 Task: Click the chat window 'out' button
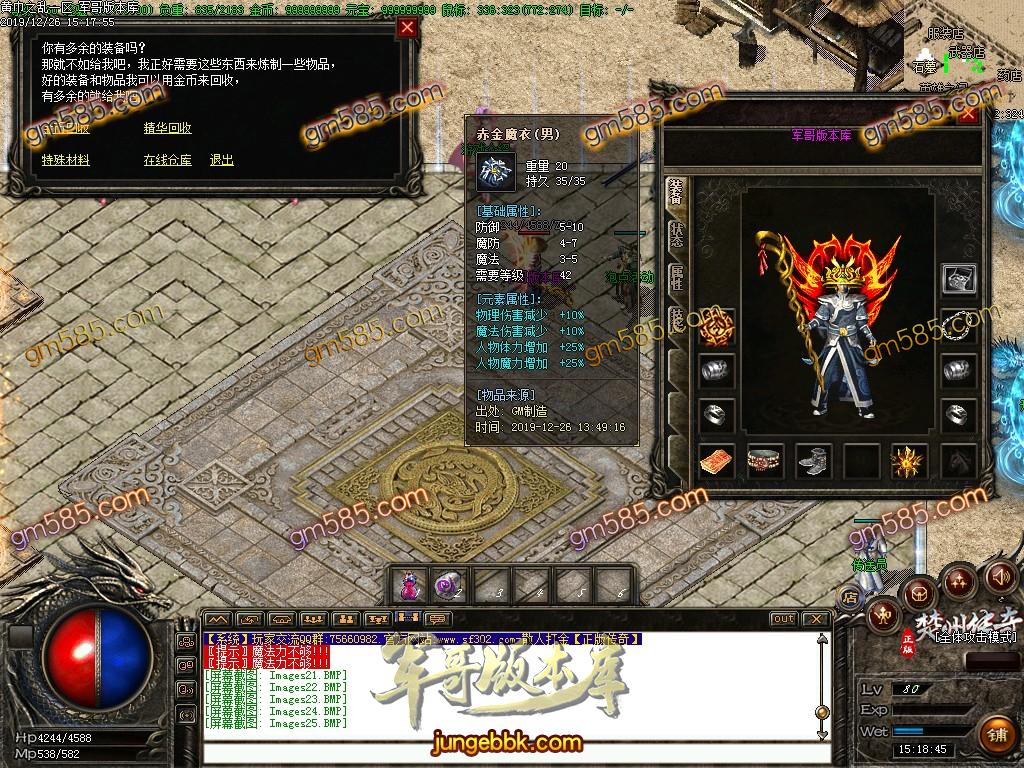(784, 619)
